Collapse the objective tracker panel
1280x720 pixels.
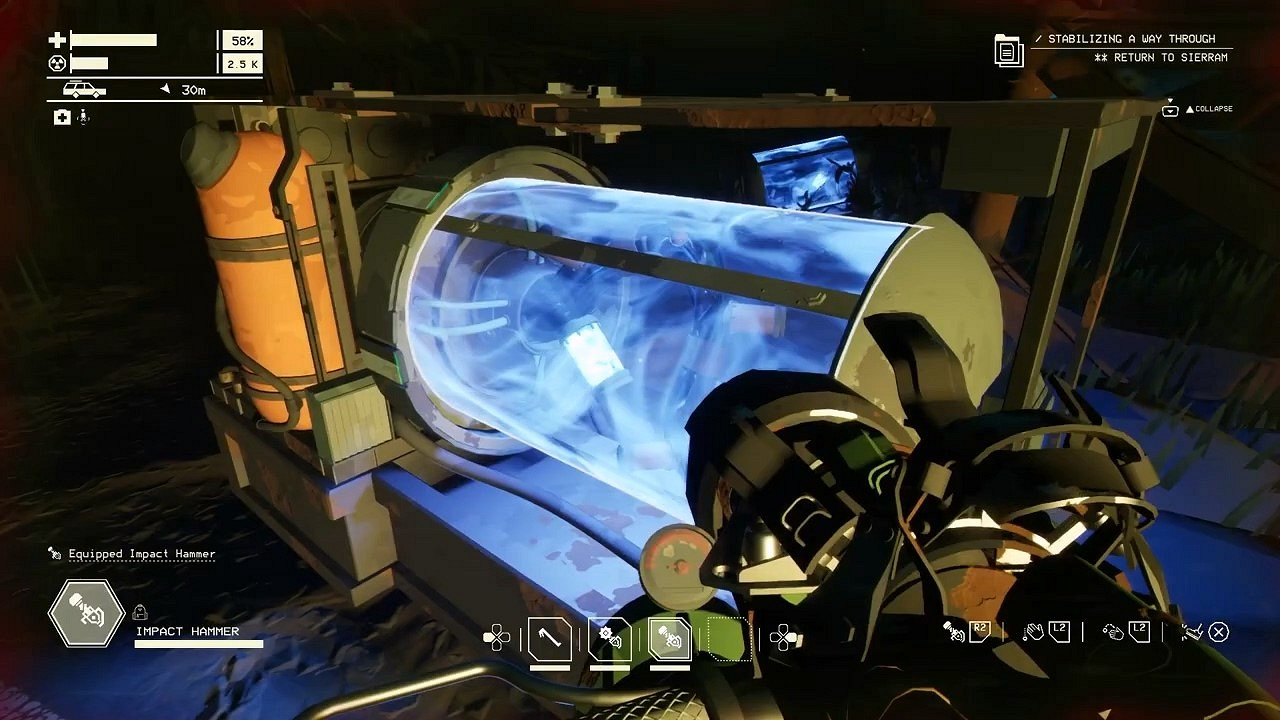coord(1214,109)
